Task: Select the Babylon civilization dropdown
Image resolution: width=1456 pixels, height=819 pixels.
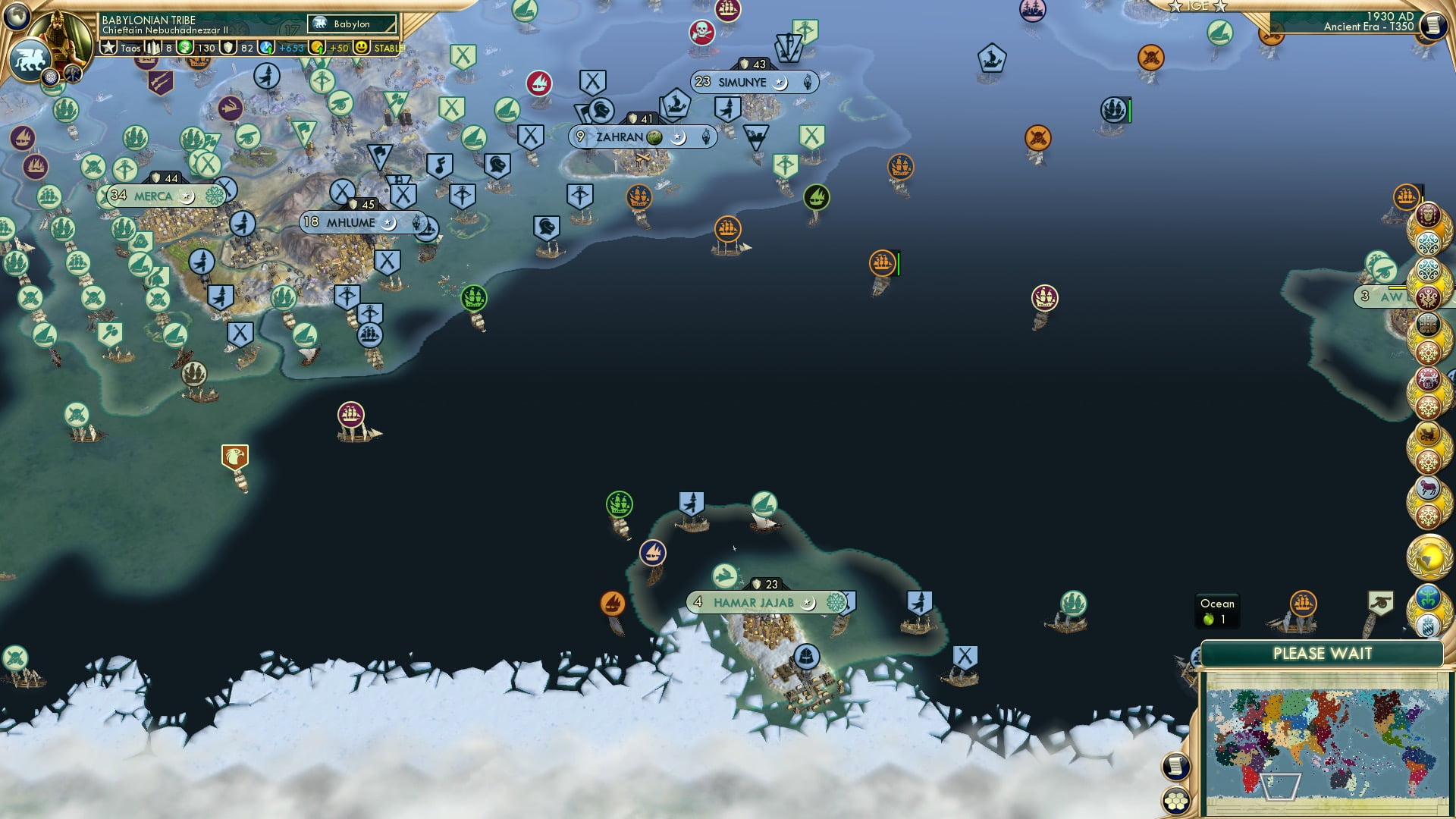Action: pyautogui.click(x=352, y=24)
